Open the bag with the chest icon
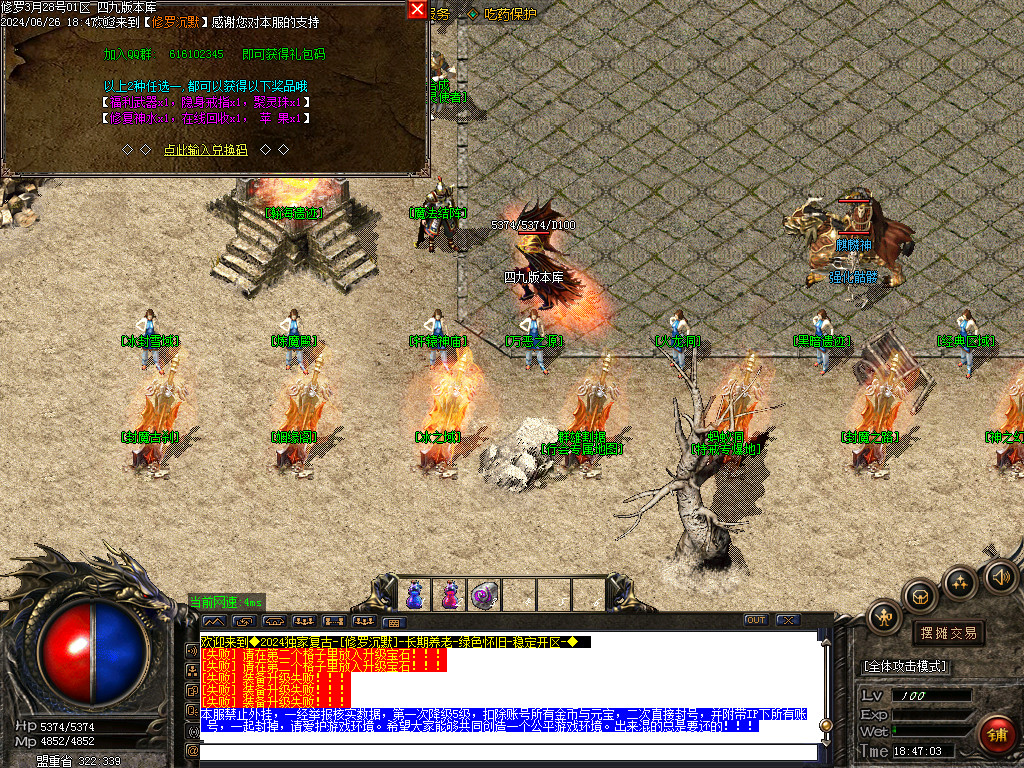 pyautogui.click(x=920, y=597)
